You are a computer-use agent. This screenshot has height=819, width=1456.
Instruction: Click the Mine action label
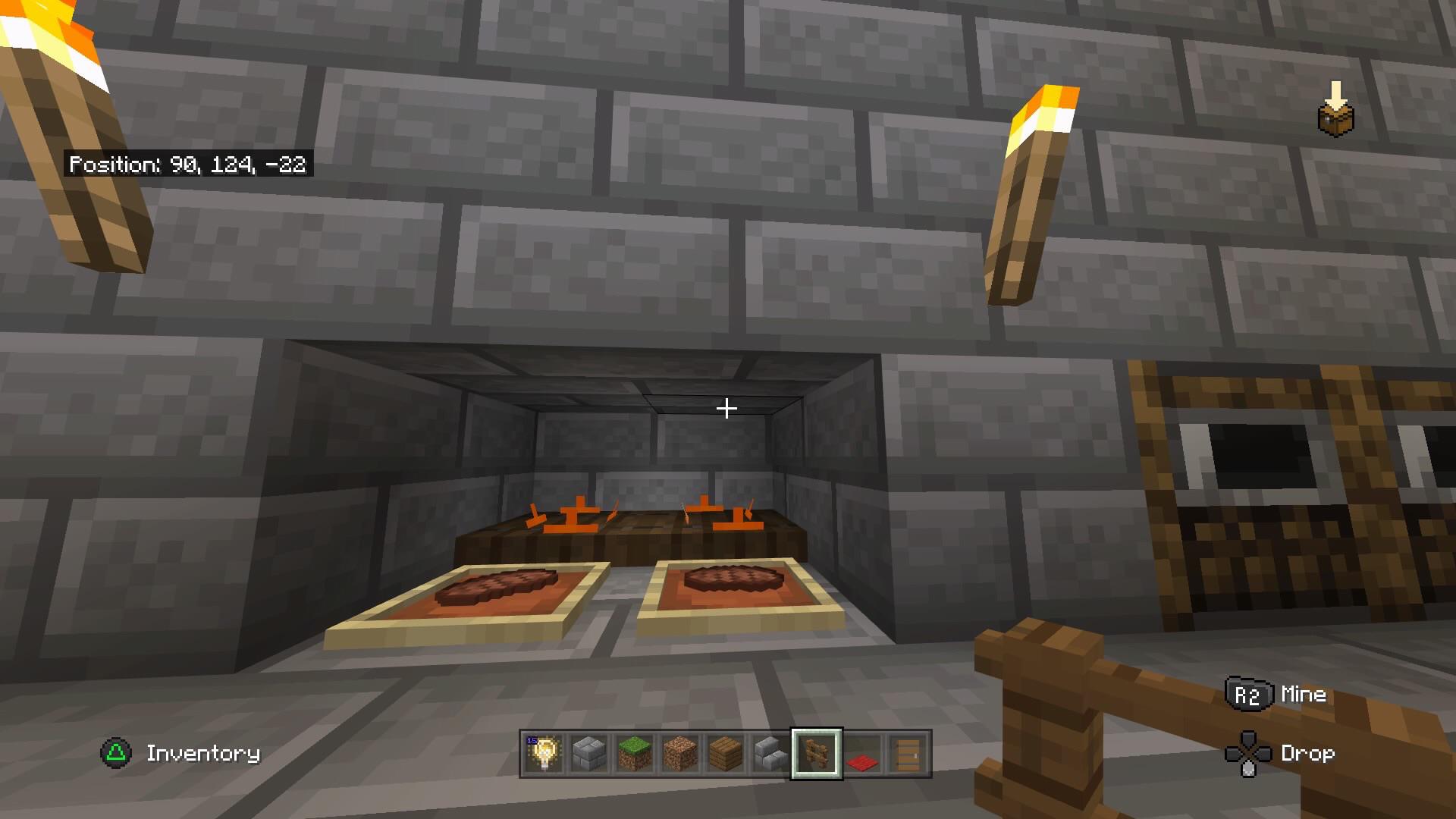point(1303,692)
